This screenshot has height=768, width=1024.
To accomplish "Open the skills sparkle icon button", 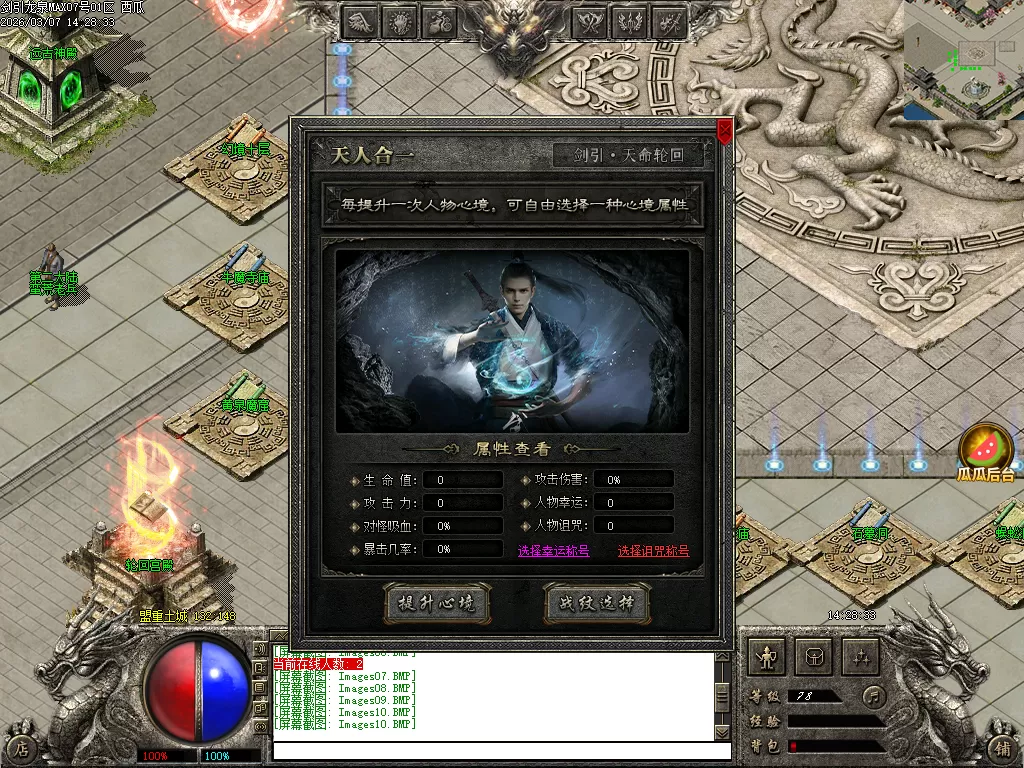I will coord(861,656).
